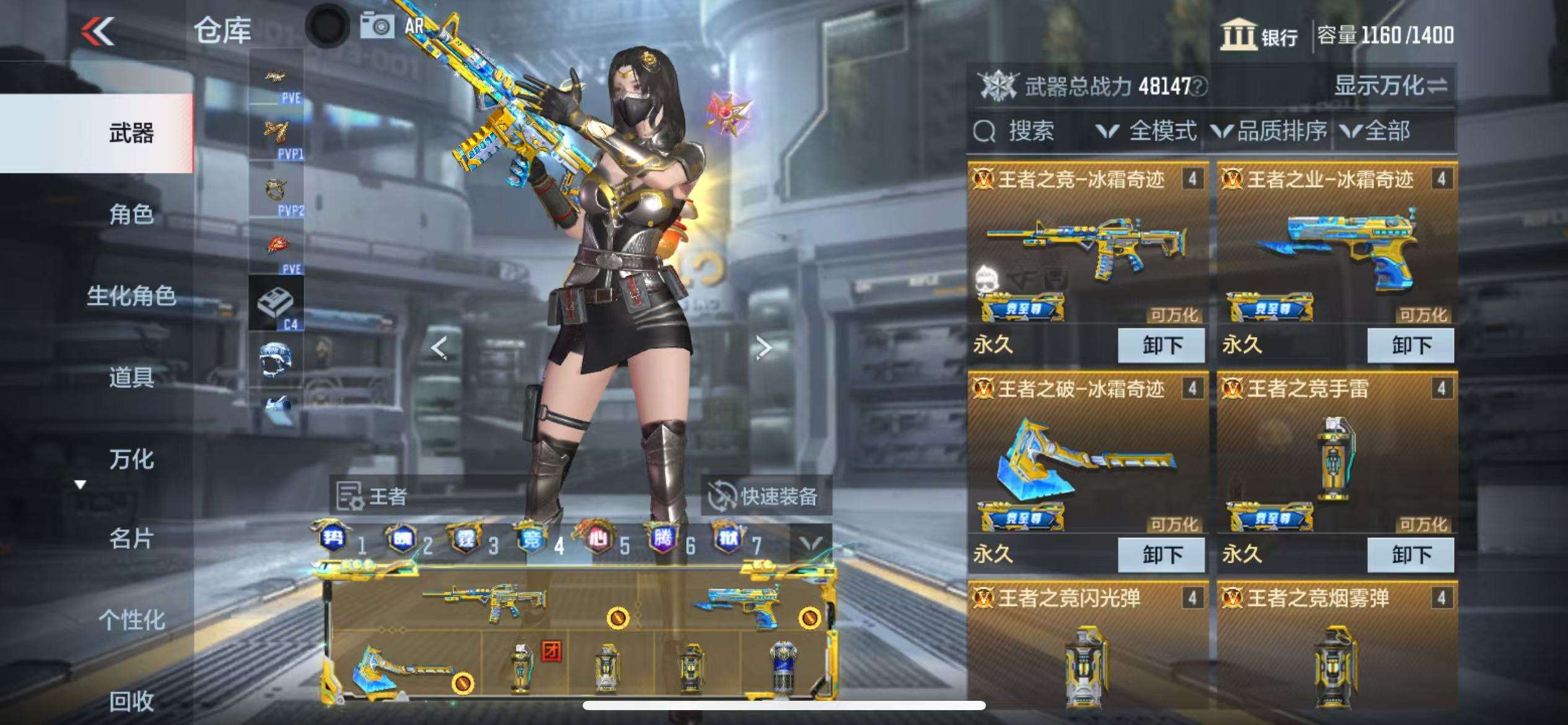The width and height of the screenshot is (1568, 725).
Task: Unequip 王者之竞-冰霜奇迹 with its 卸下 button
Action: tap(1161, 345)
